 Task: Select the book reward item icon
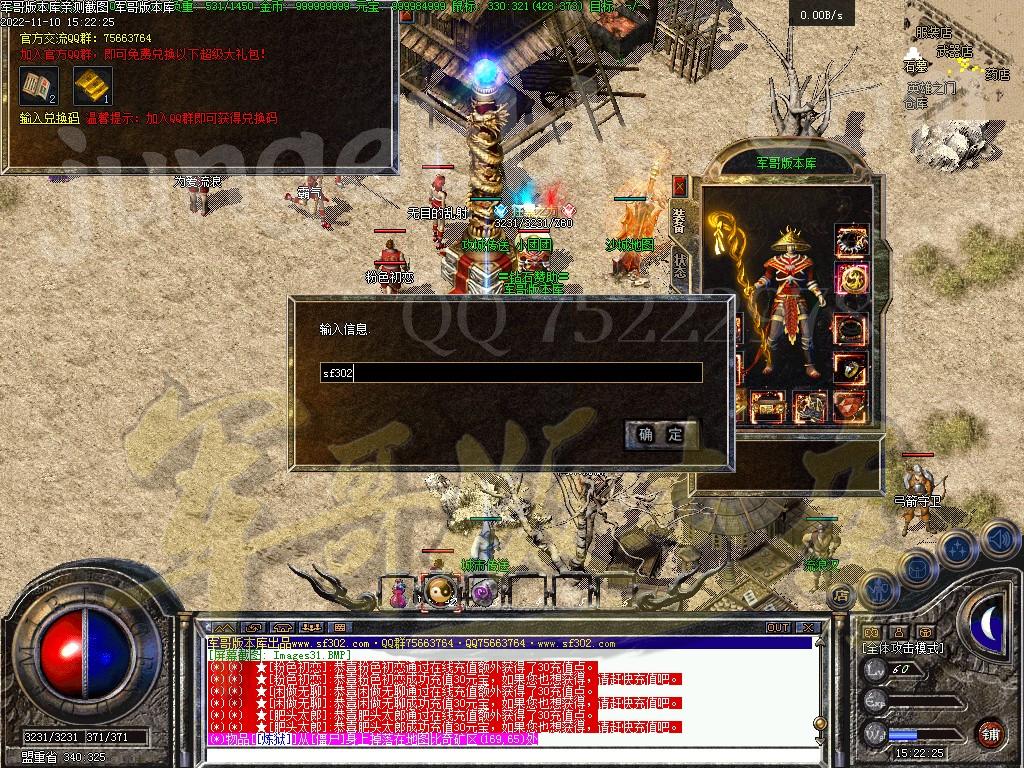(39, 86)
